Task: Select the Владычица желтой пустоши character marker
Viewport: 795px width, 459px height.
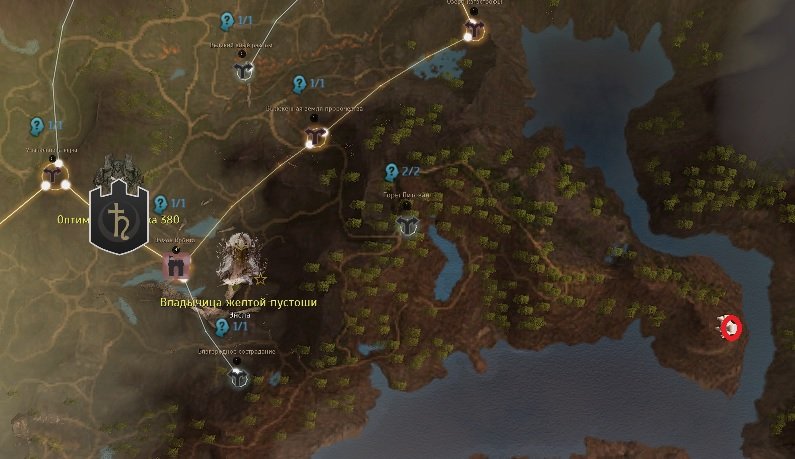Action: (240, 262)
